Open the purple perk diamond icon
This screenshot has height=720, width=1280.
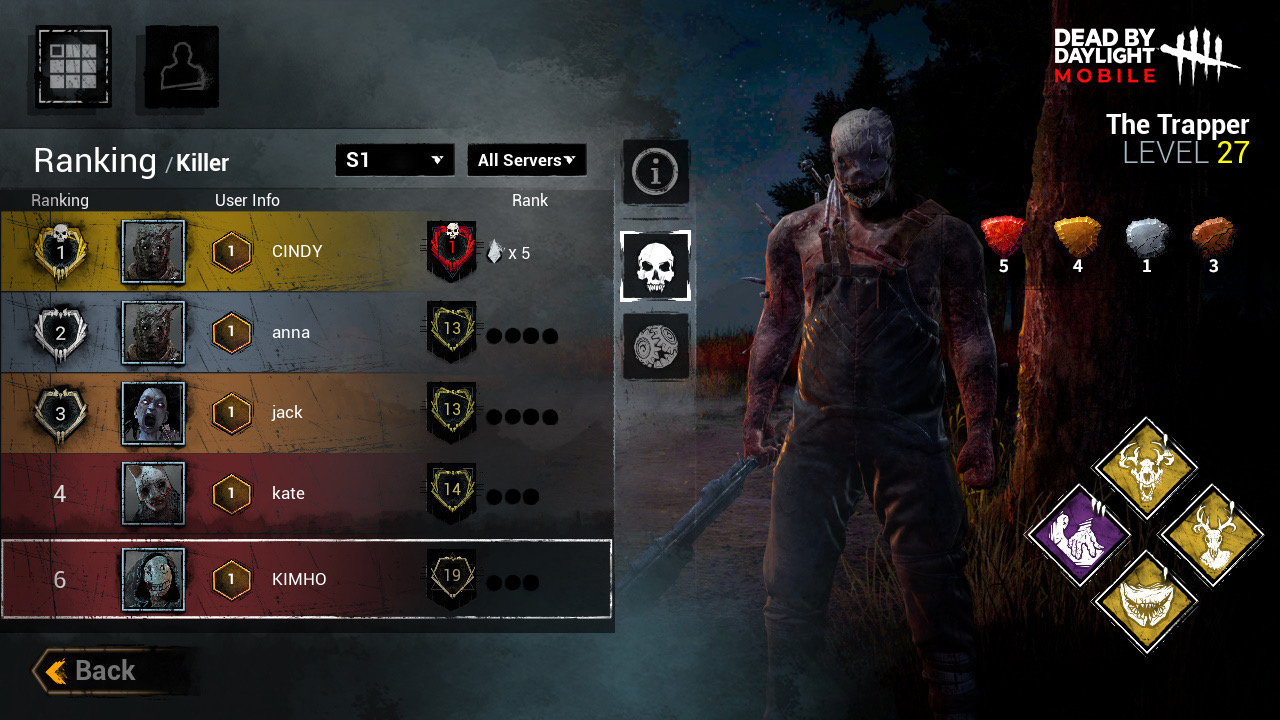coord(1078,535)
